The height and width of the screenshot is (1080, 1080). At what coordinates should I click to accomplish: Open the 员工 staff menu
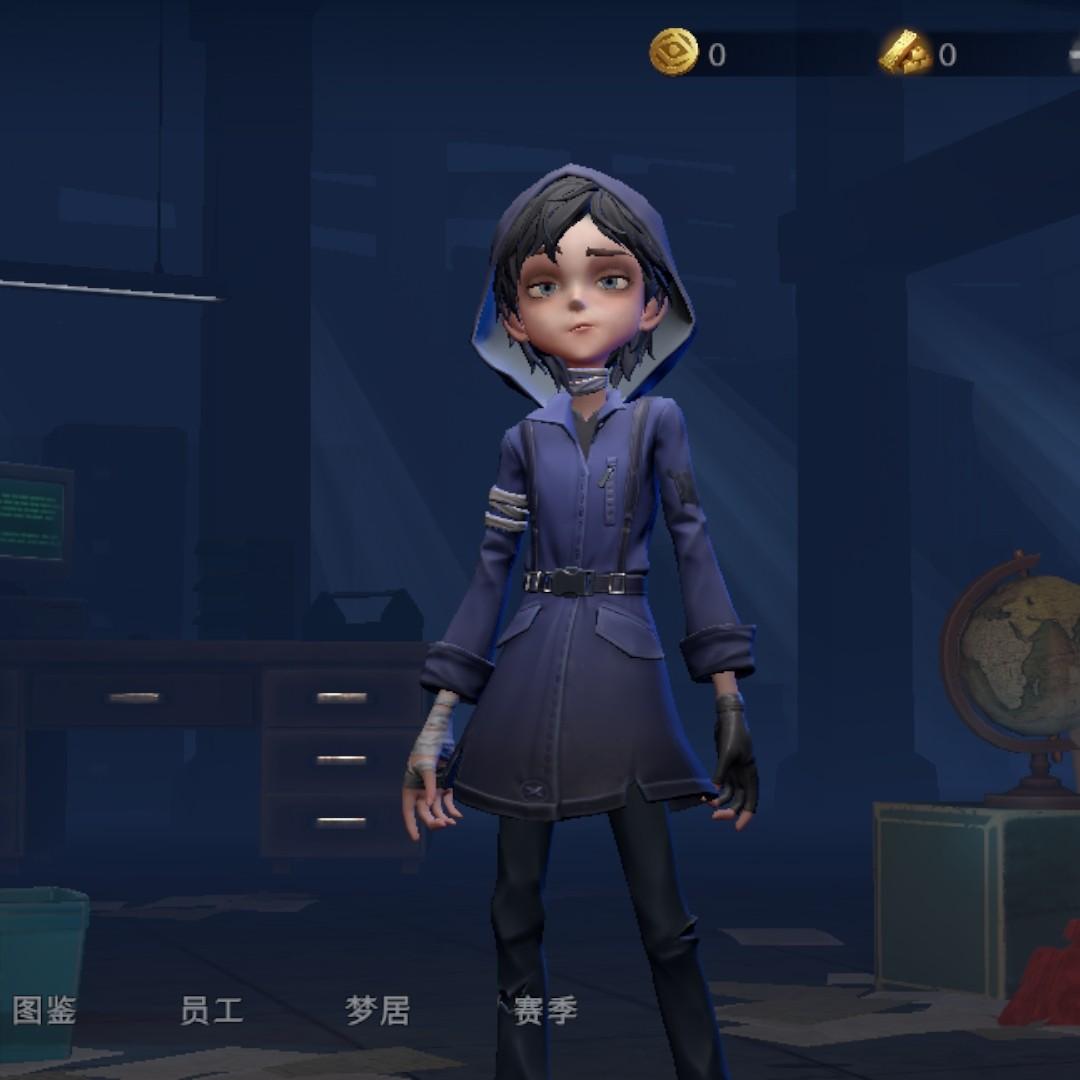[211, 1011]
